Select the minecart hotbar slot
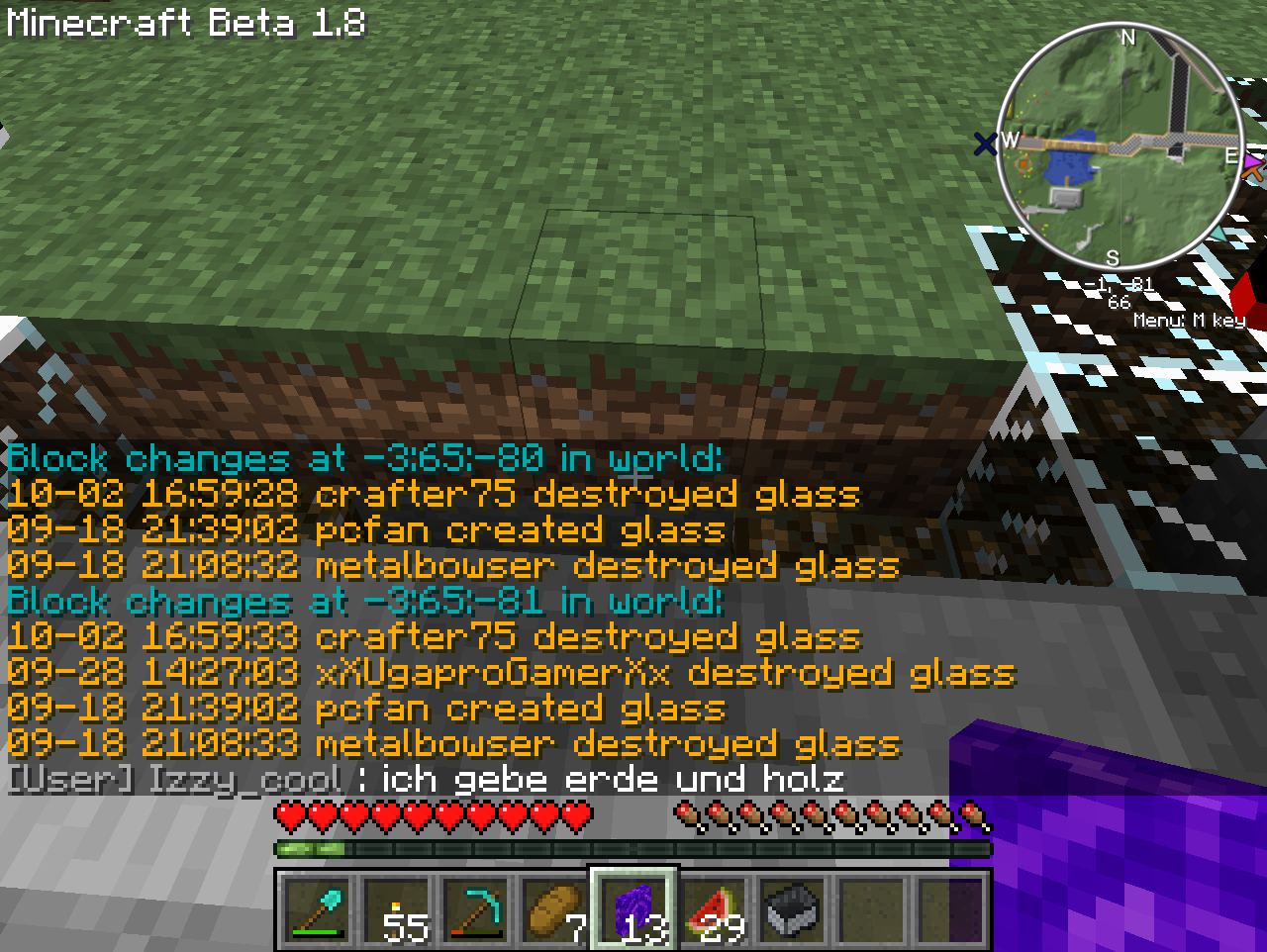1267x952 pixels. click(x=793, y=908)
